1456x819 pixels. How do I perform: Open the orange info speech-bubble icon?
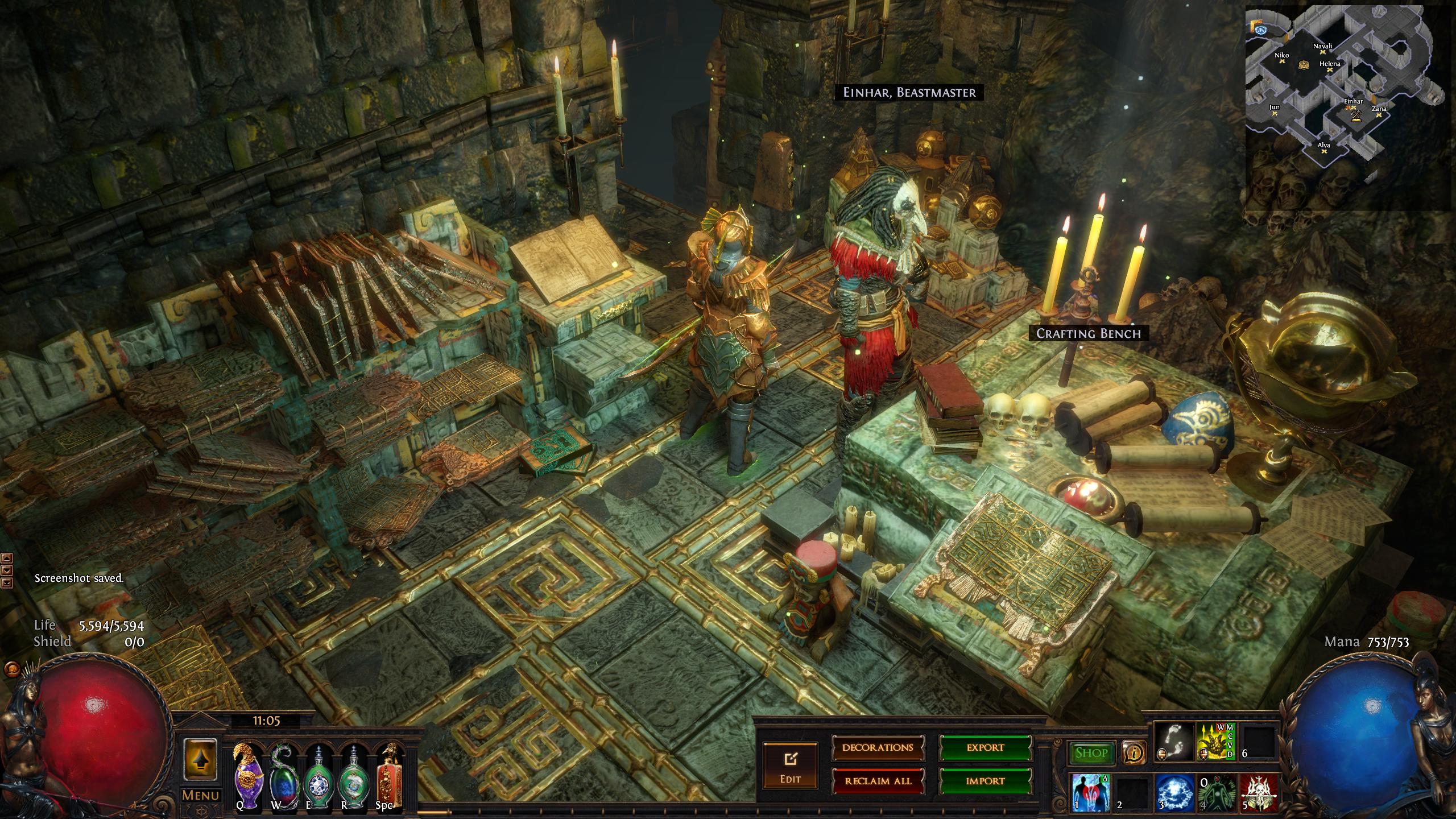1134,753
